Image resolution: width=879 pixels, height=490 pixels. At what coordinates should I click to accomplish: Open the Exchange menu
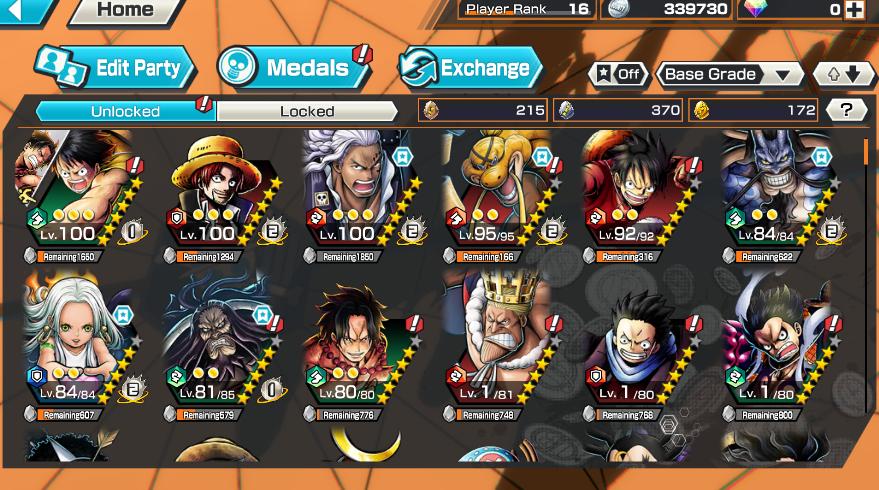click(x=470, y=68)
